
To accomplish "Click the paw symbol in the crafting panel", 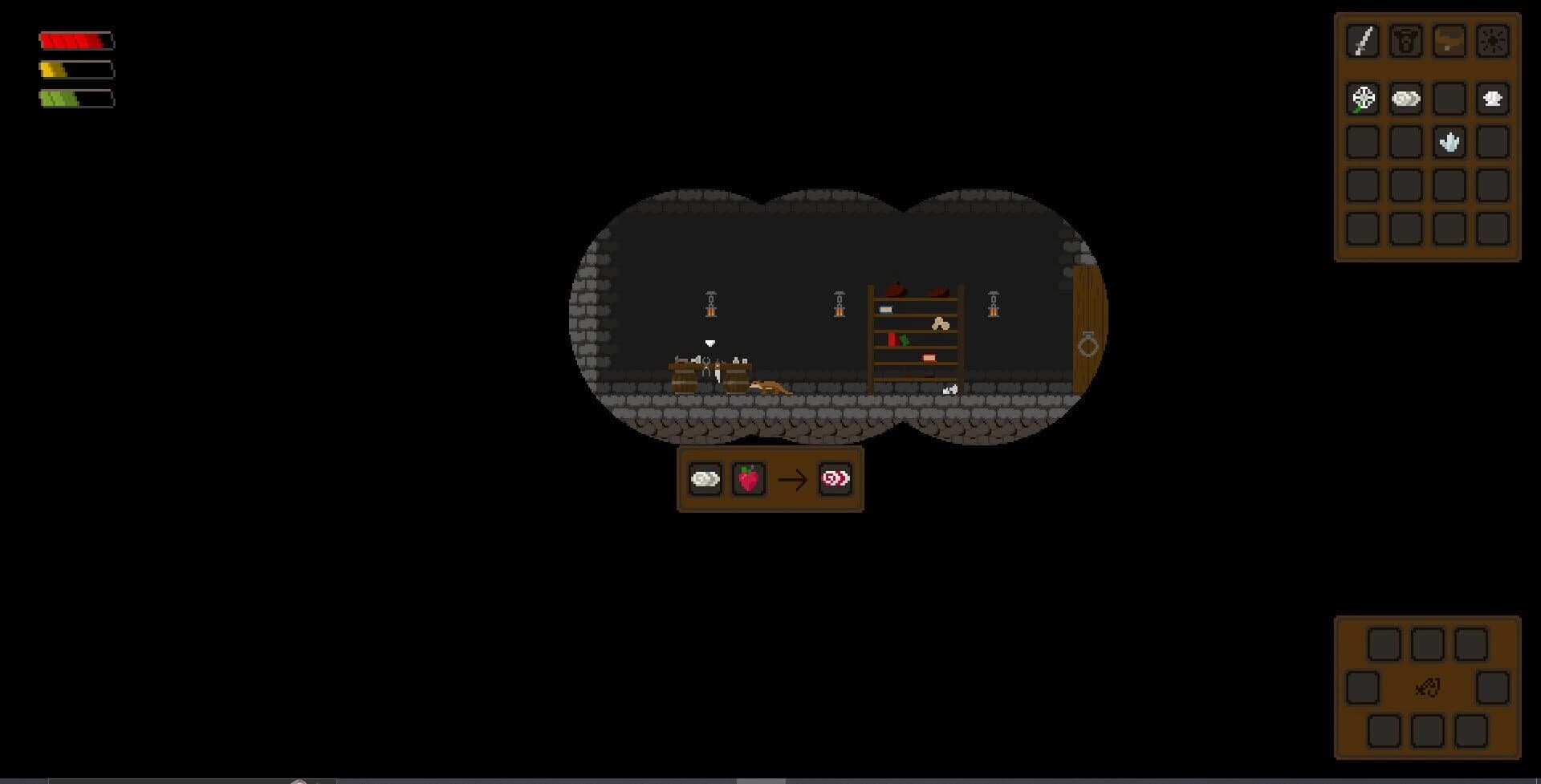I will coord(1427,688).
